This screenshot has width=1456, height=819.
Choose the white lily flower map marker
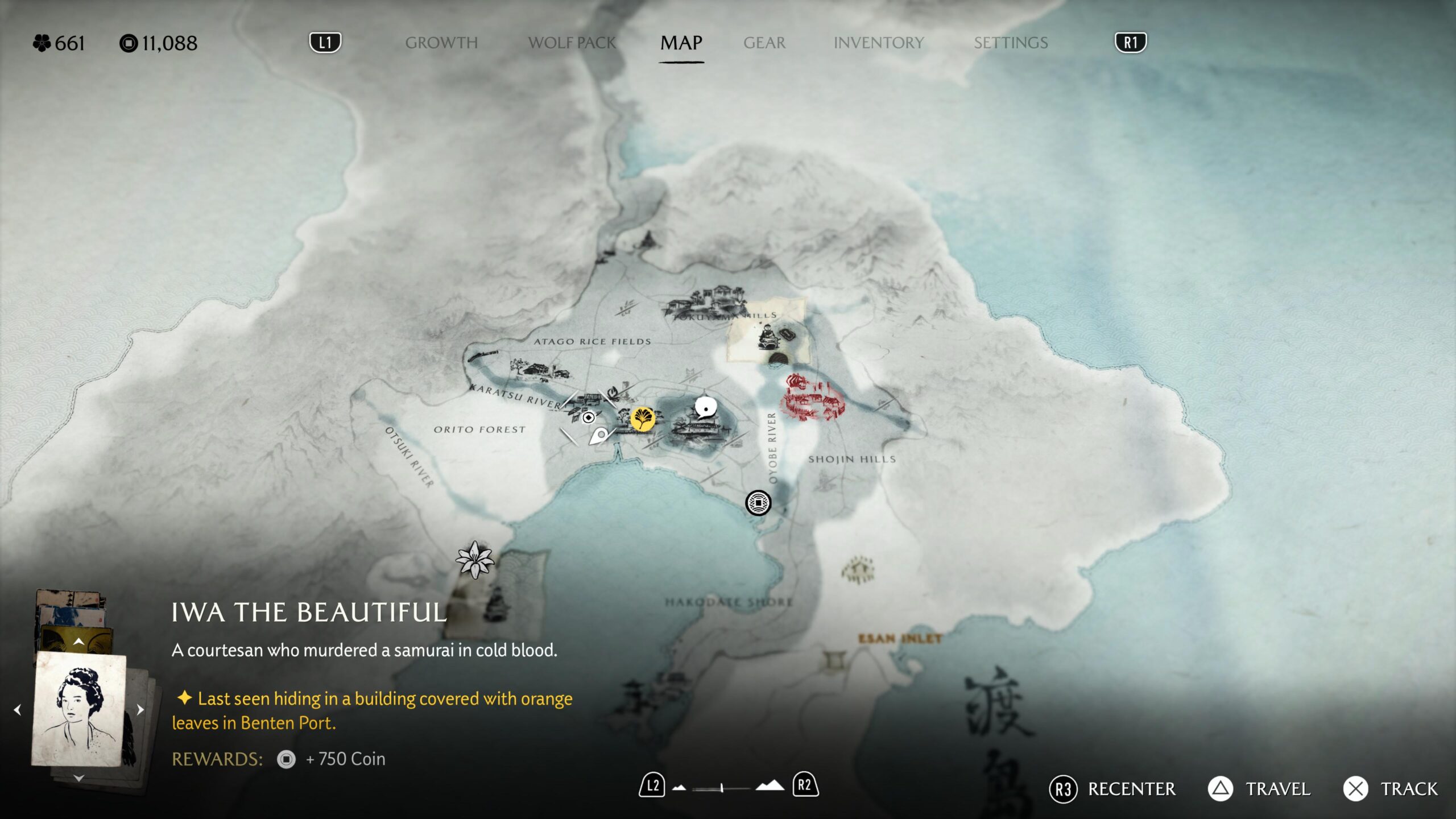[x=474, y=559]
